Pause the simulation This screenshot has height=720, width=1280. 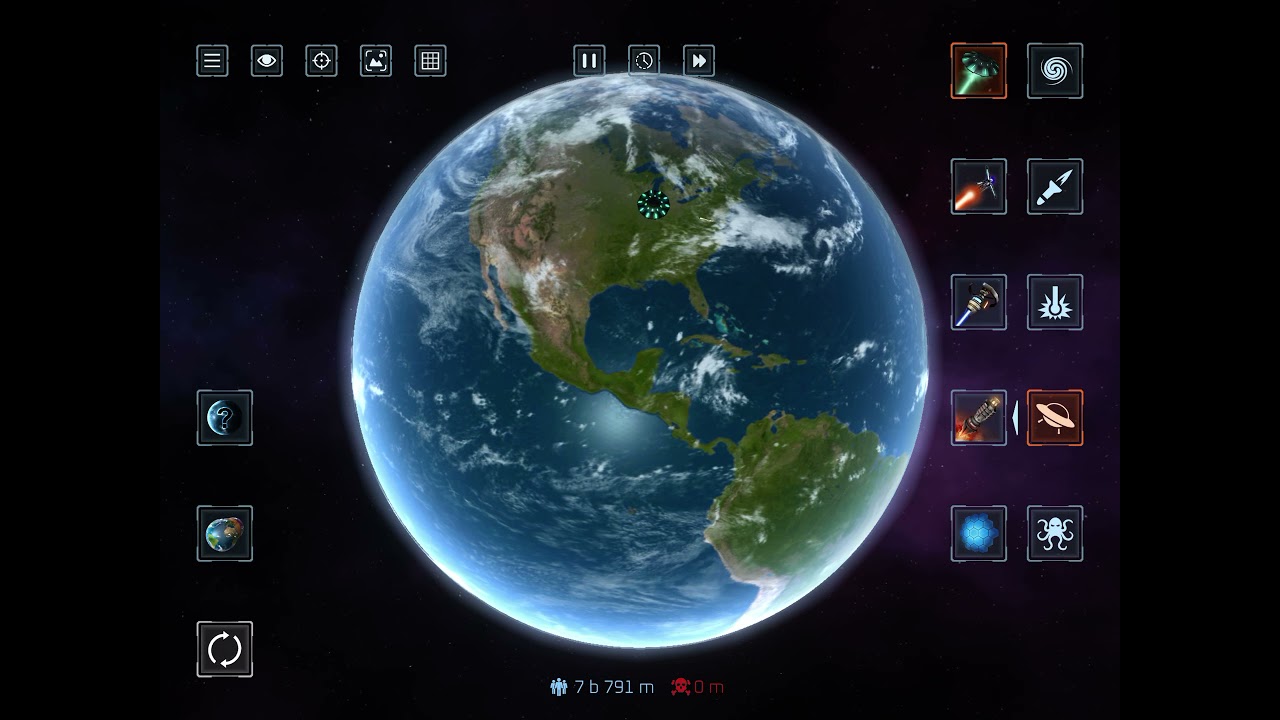coord(589,61)
